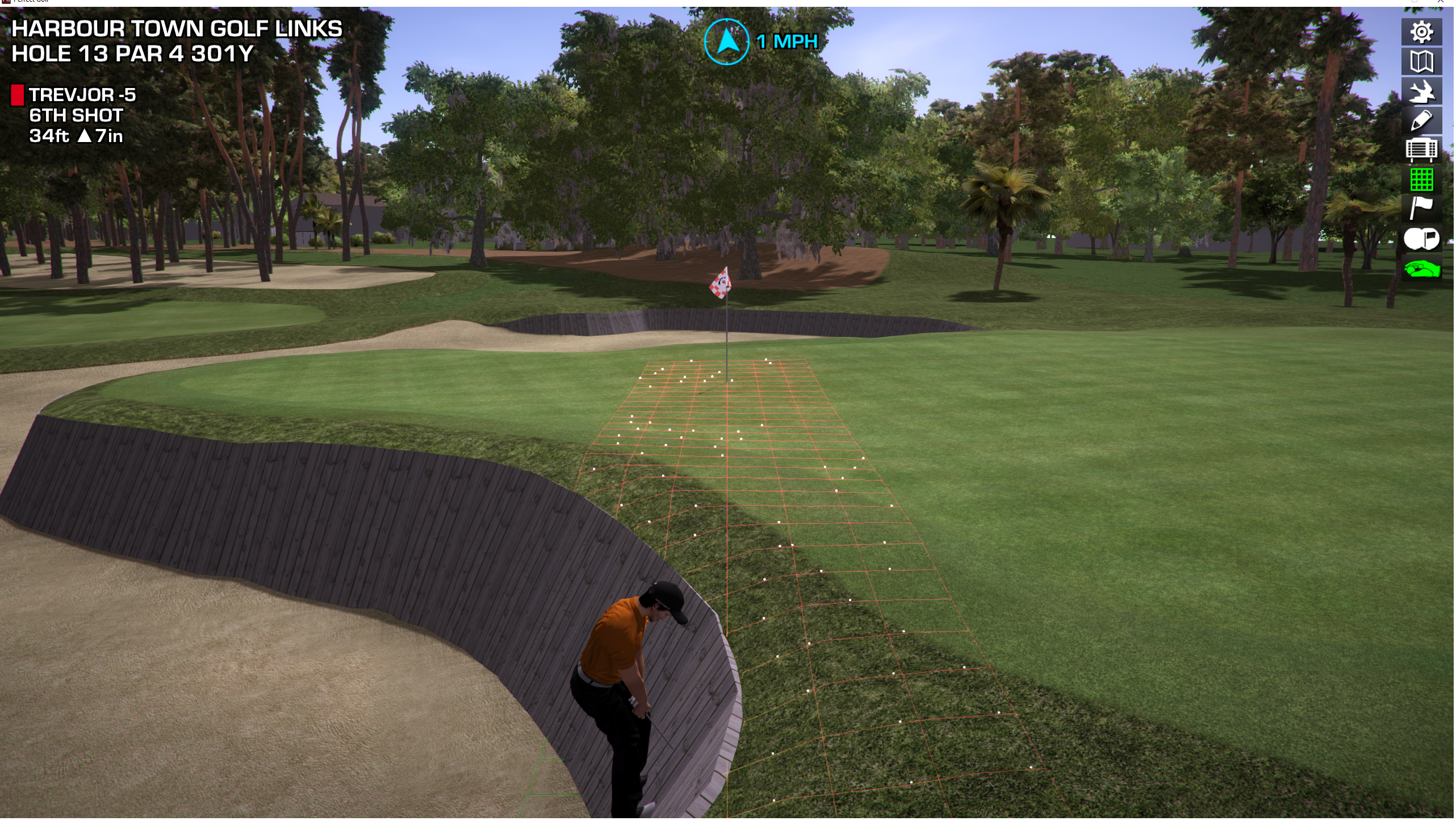This screenshot has width=1456, height=825.
Task: Toggle the green mouse swing icon
Action: (1423, 269)
